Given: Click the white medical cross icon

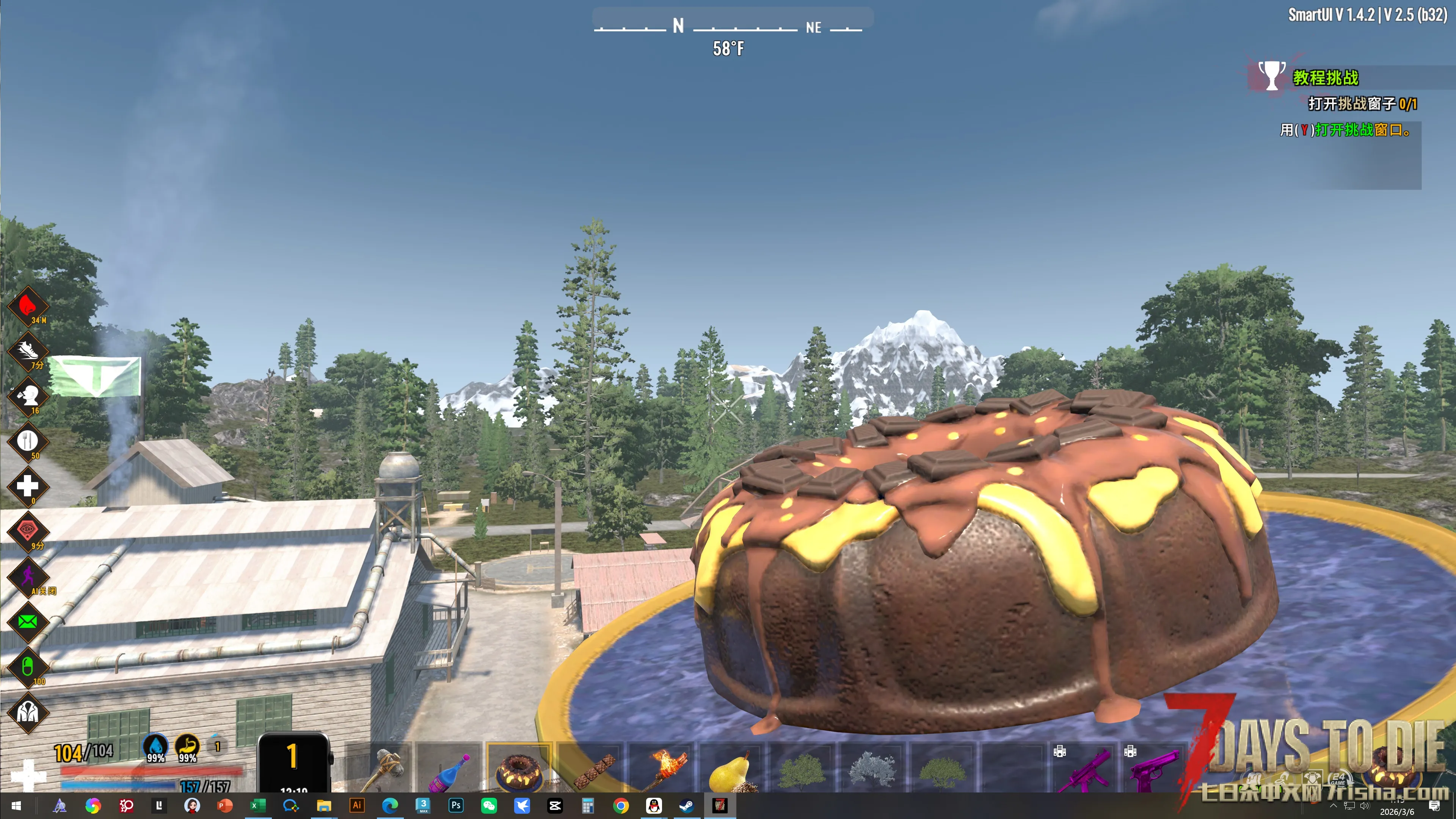Looking at the screenshot, I should tap(27, 486).
